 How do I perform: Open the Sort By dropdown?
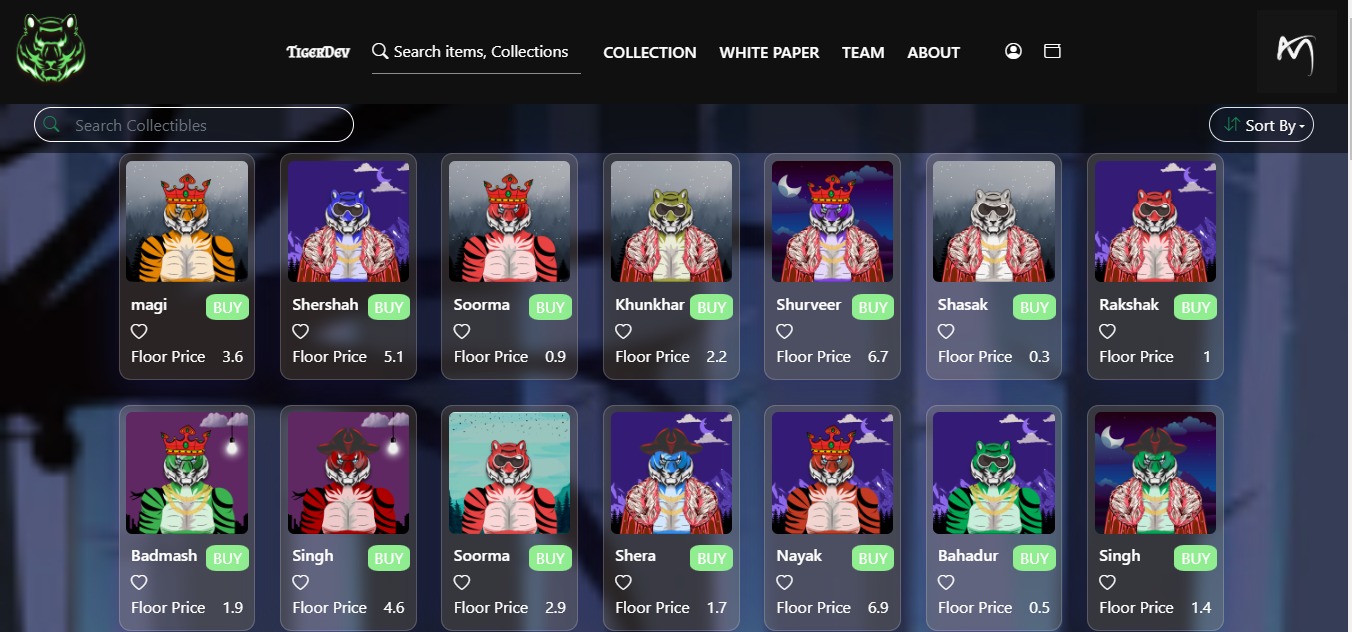pyautogui.click(x=1261, y=125)
